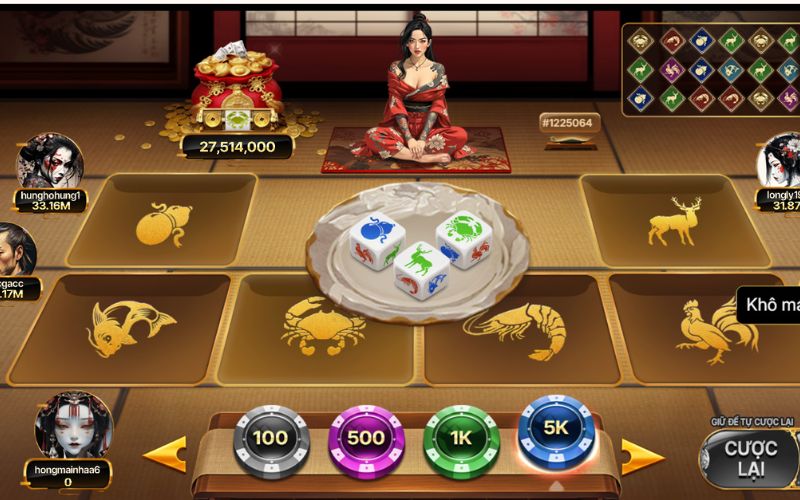The width and height of the screenshot is (800, 500).
Task: View player hunghohung1's avatar
Action: coord(50,160)
